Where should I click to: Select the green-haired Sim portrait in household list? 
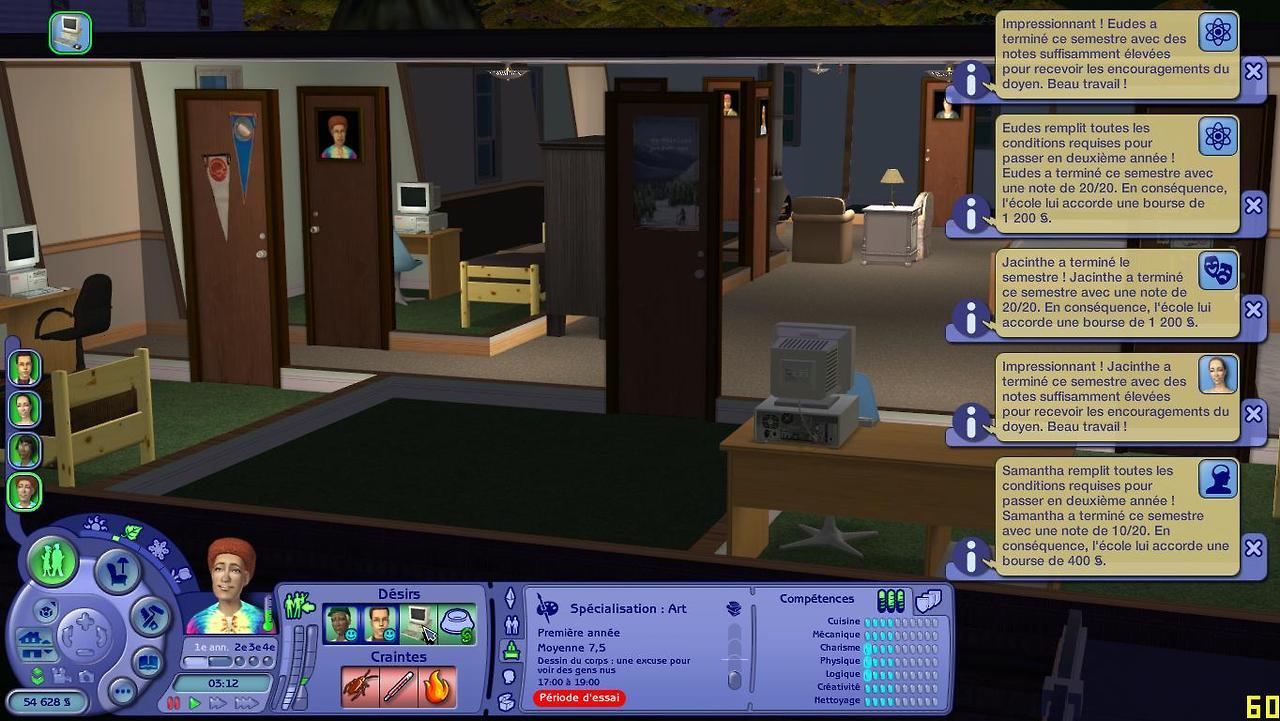[25, 450]
